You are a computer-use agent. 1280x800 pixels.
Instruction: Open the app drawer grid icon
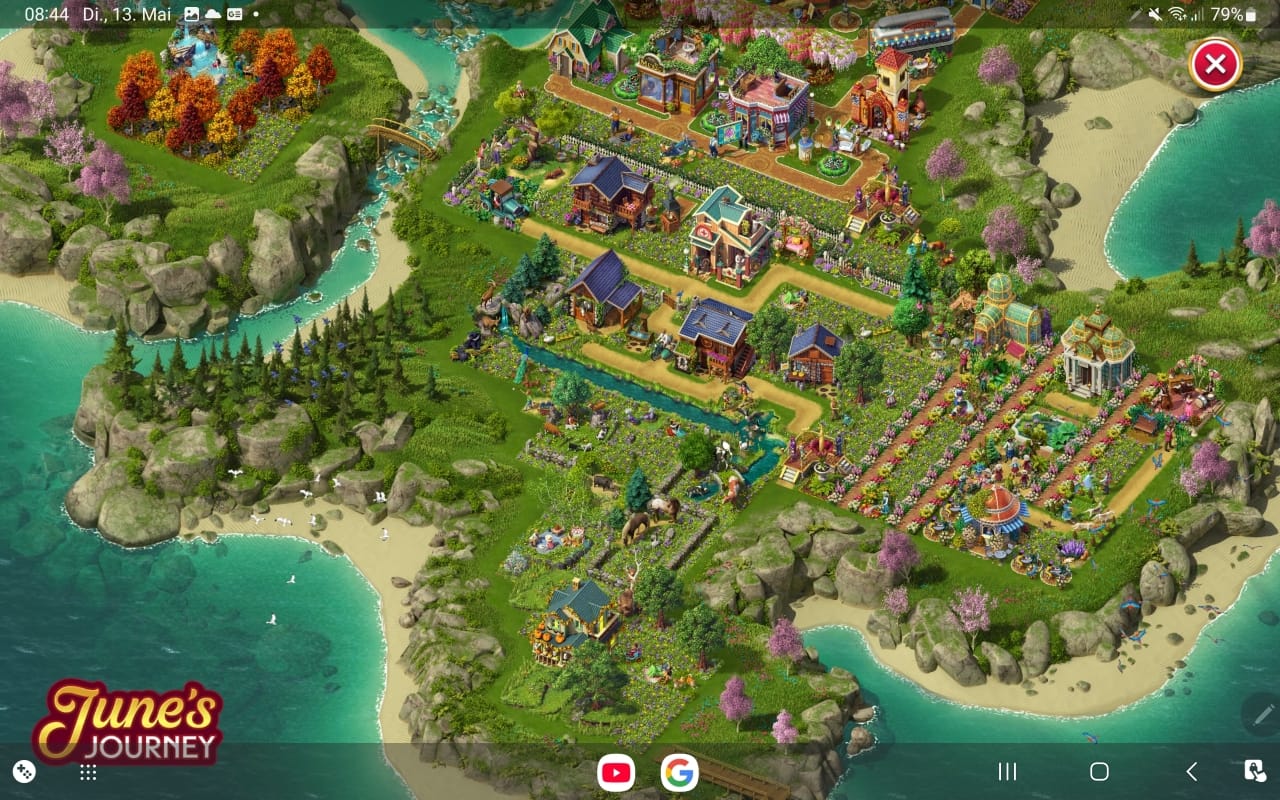[88, 772]
